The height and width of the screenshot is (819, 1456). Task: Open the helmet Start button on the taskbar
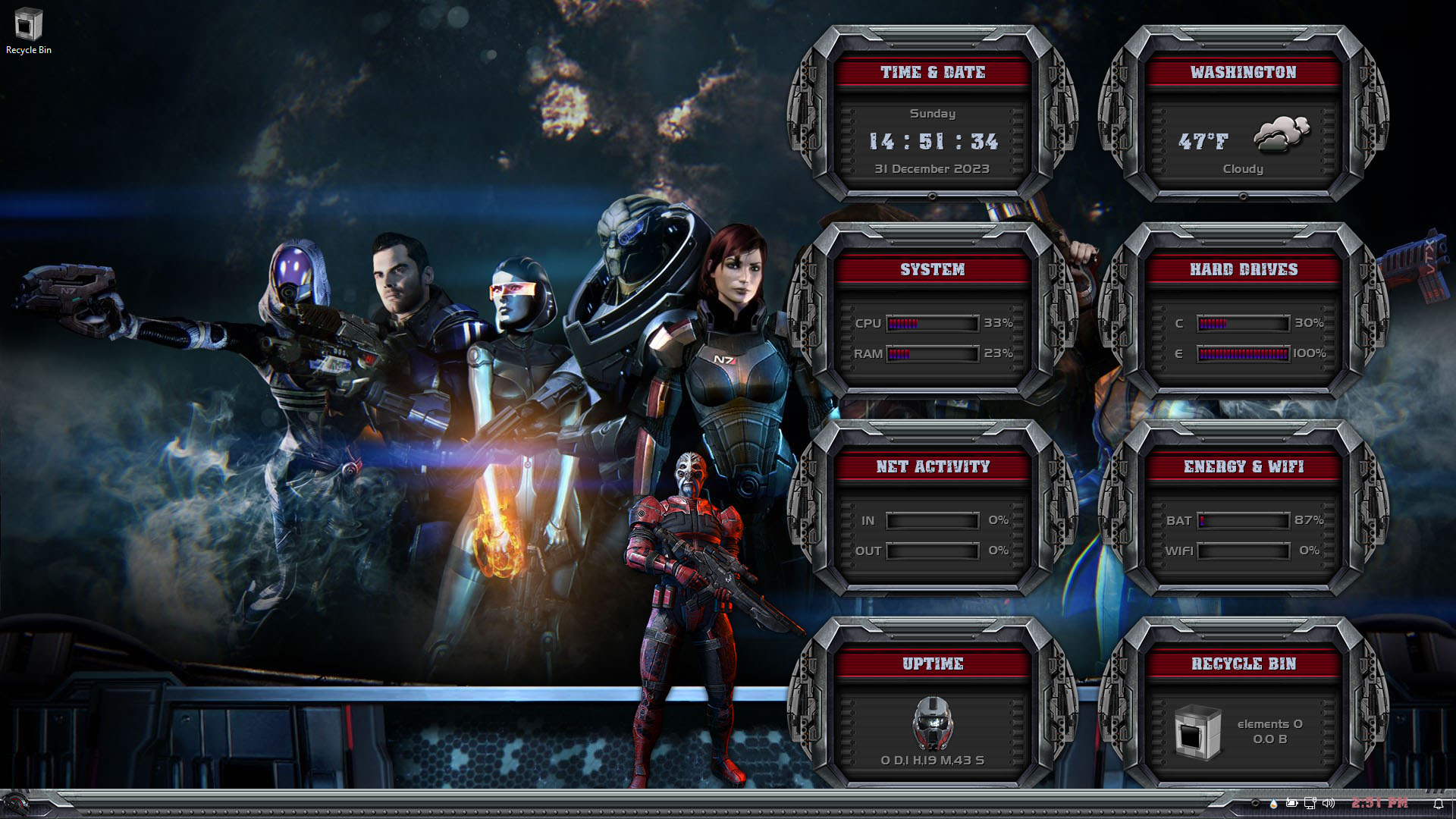point(15,803)
